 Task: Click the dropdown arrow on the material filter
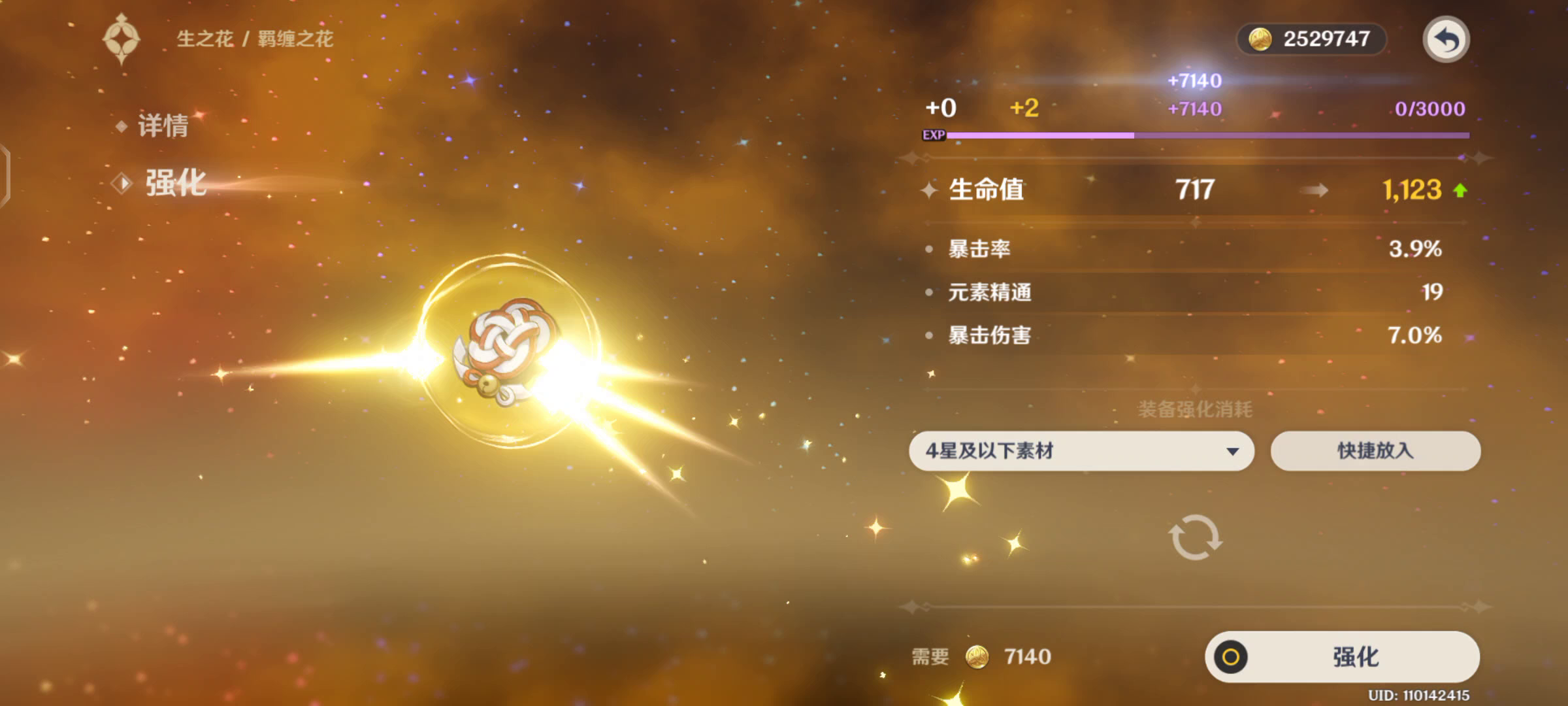click(1232, 451)
